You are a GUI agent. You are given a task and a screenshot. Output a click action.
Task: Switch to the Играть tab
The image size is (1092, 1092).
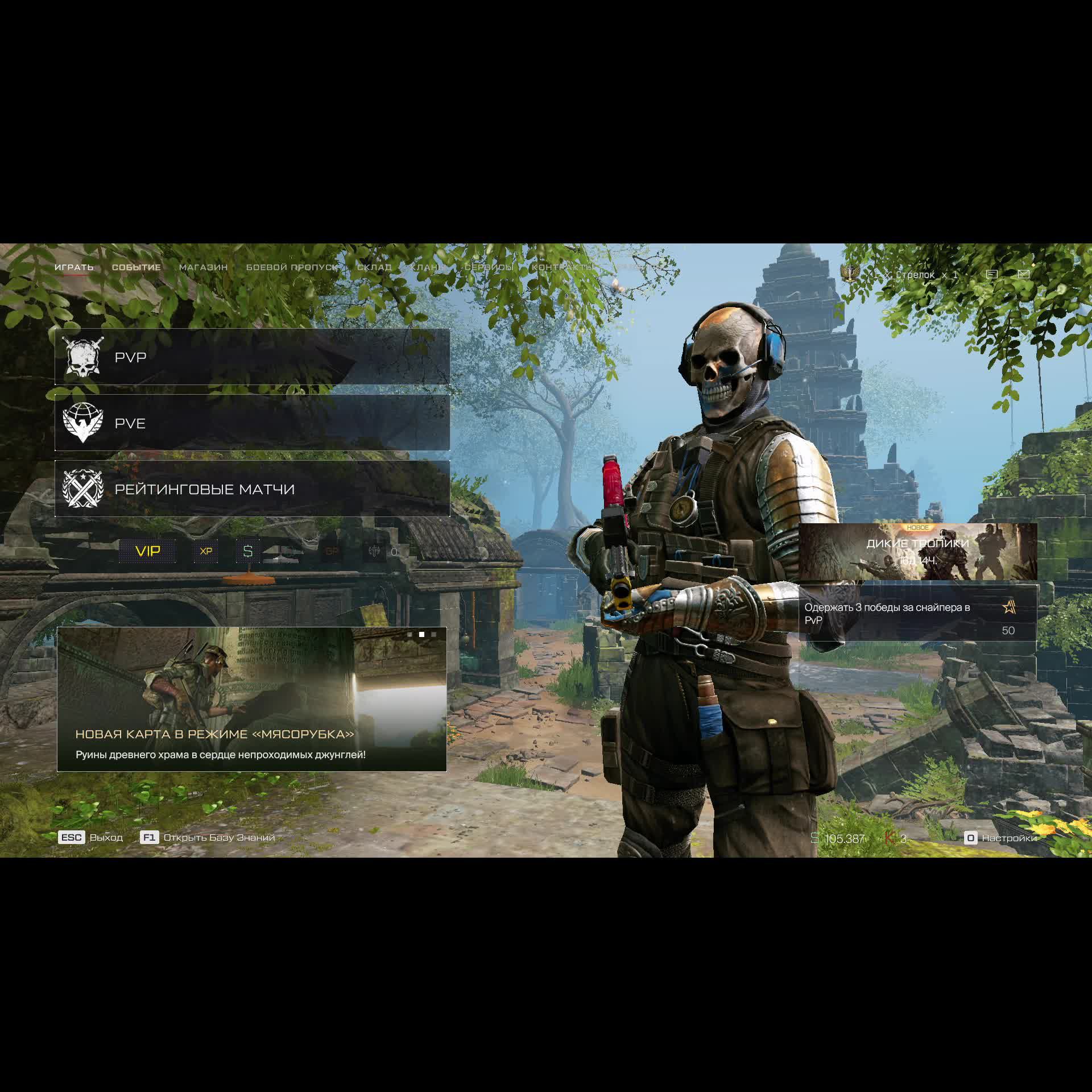[74, 267]
